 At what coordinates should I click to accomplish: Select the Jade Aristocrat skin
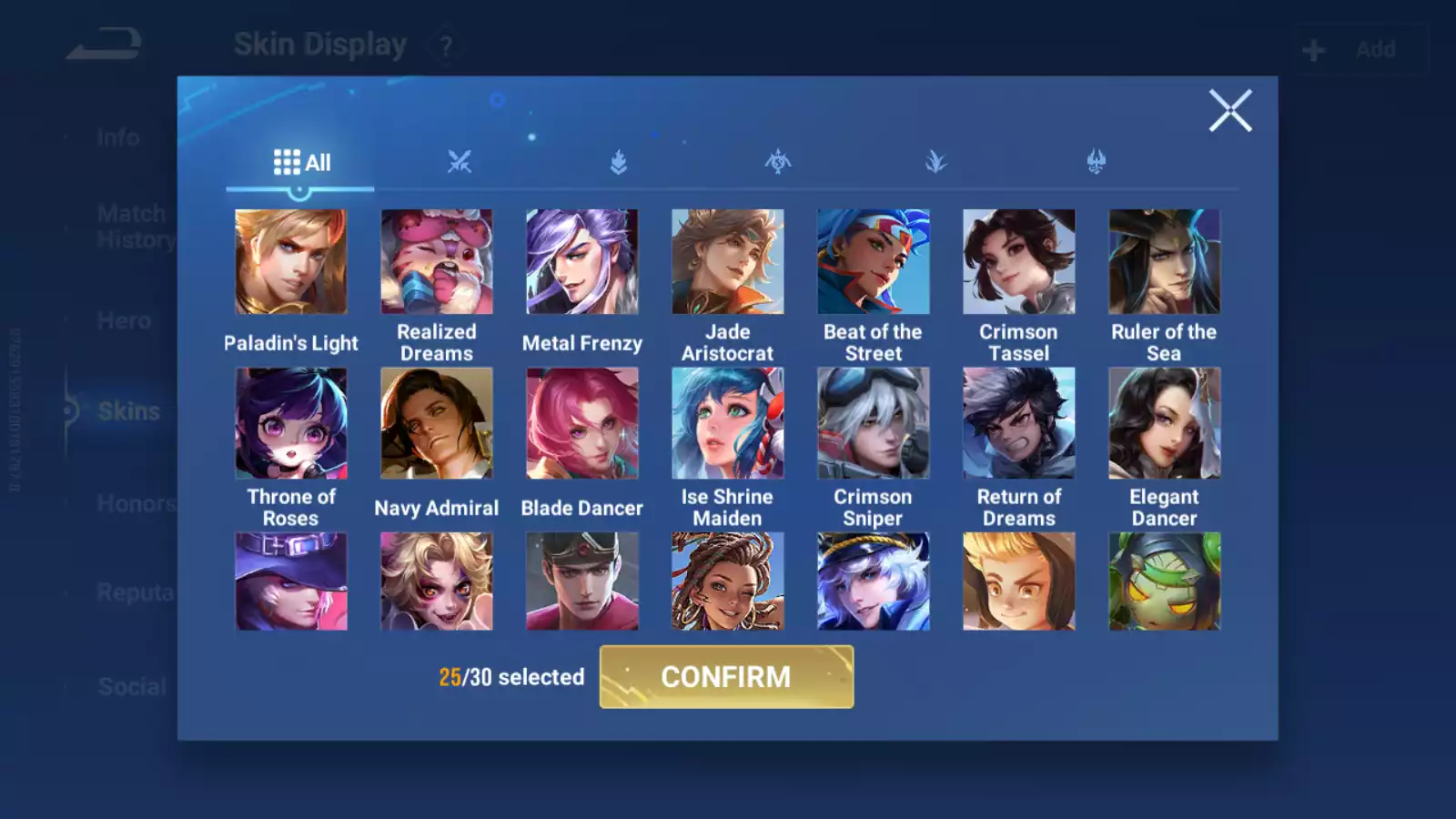point(728,262)
